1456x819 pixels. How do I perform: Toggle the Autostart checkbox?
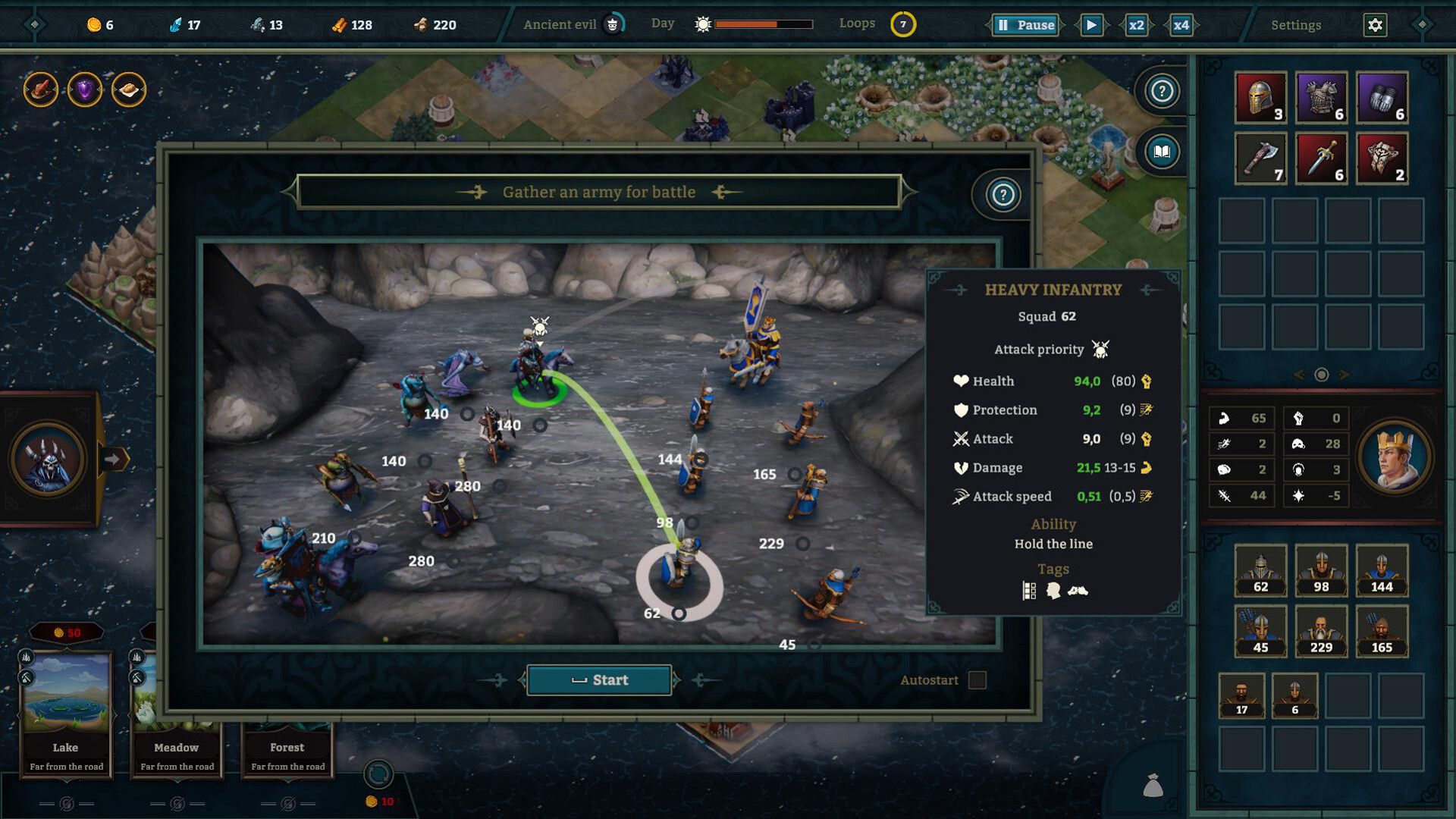pyautogui.click(x=977, y=680)
